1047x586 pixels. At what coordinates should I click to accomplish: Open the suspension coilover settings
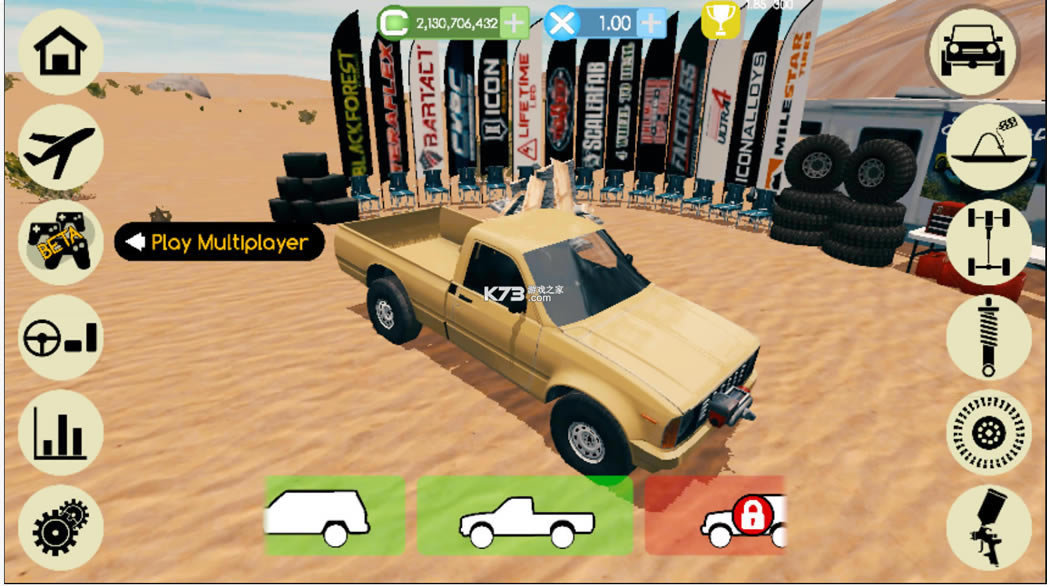tap(988, 338)
